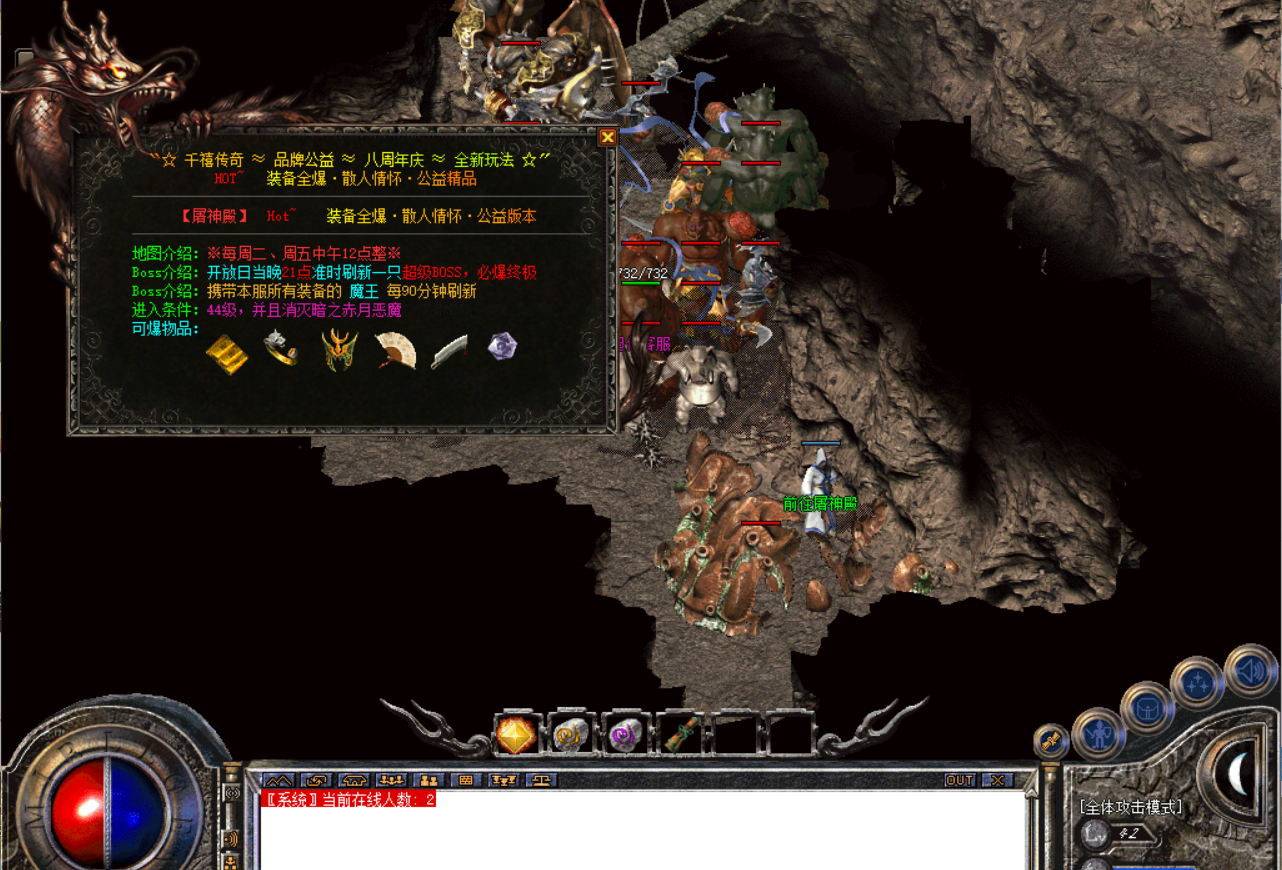Inspect the silver ring drop item

pos(281,348)
